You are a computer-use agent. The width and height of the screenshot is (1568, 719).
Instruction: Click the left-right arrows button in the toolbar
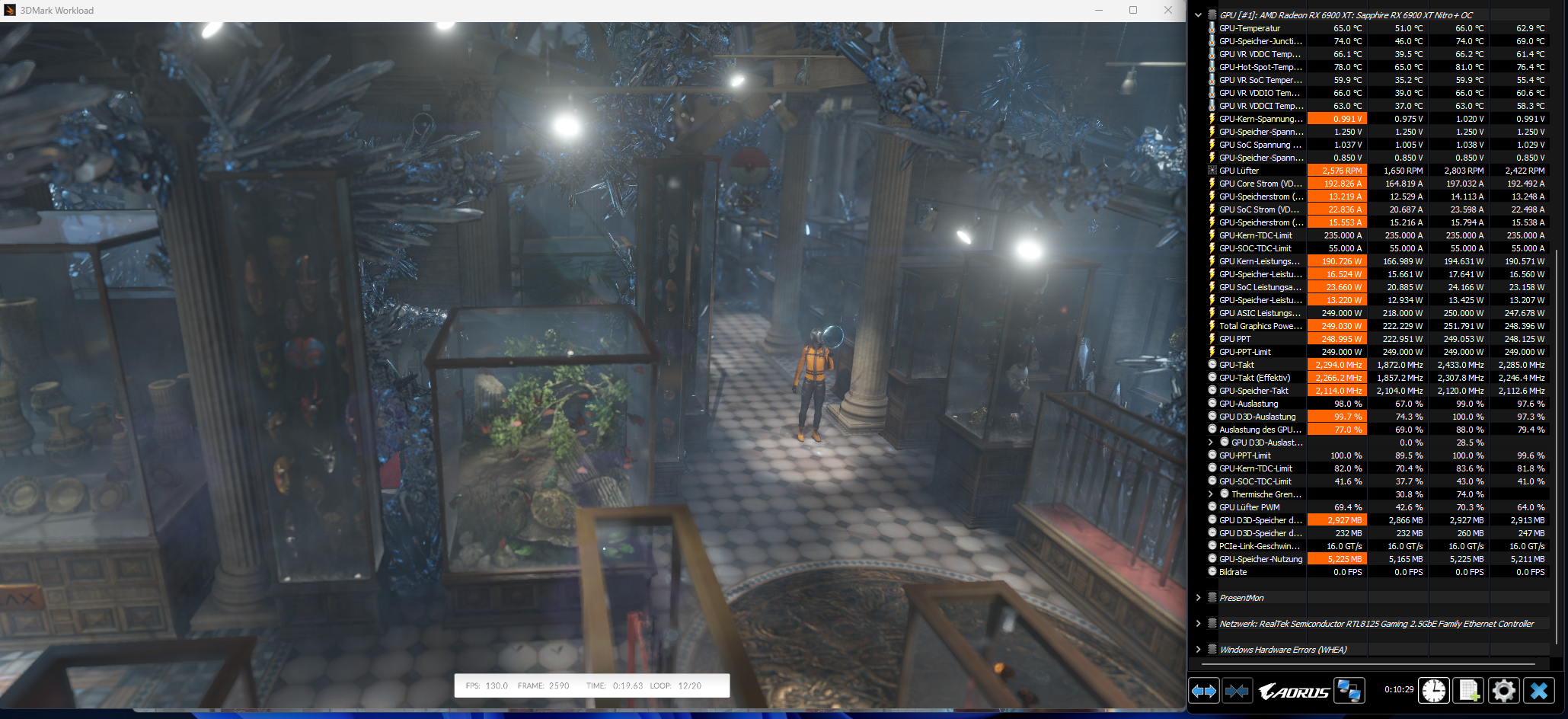(1203, 690)
